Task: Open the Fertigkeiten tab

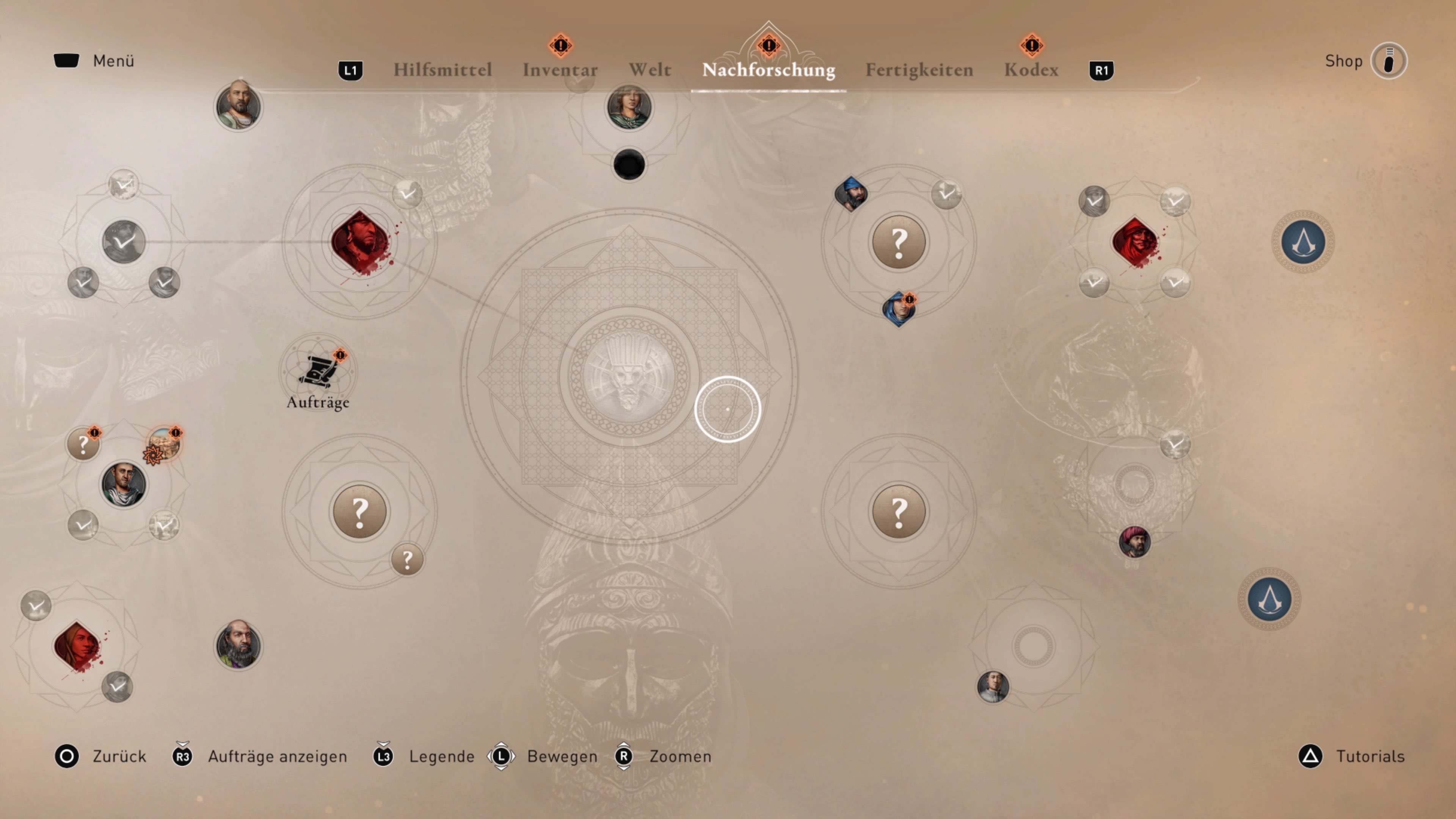Action: 919,70
